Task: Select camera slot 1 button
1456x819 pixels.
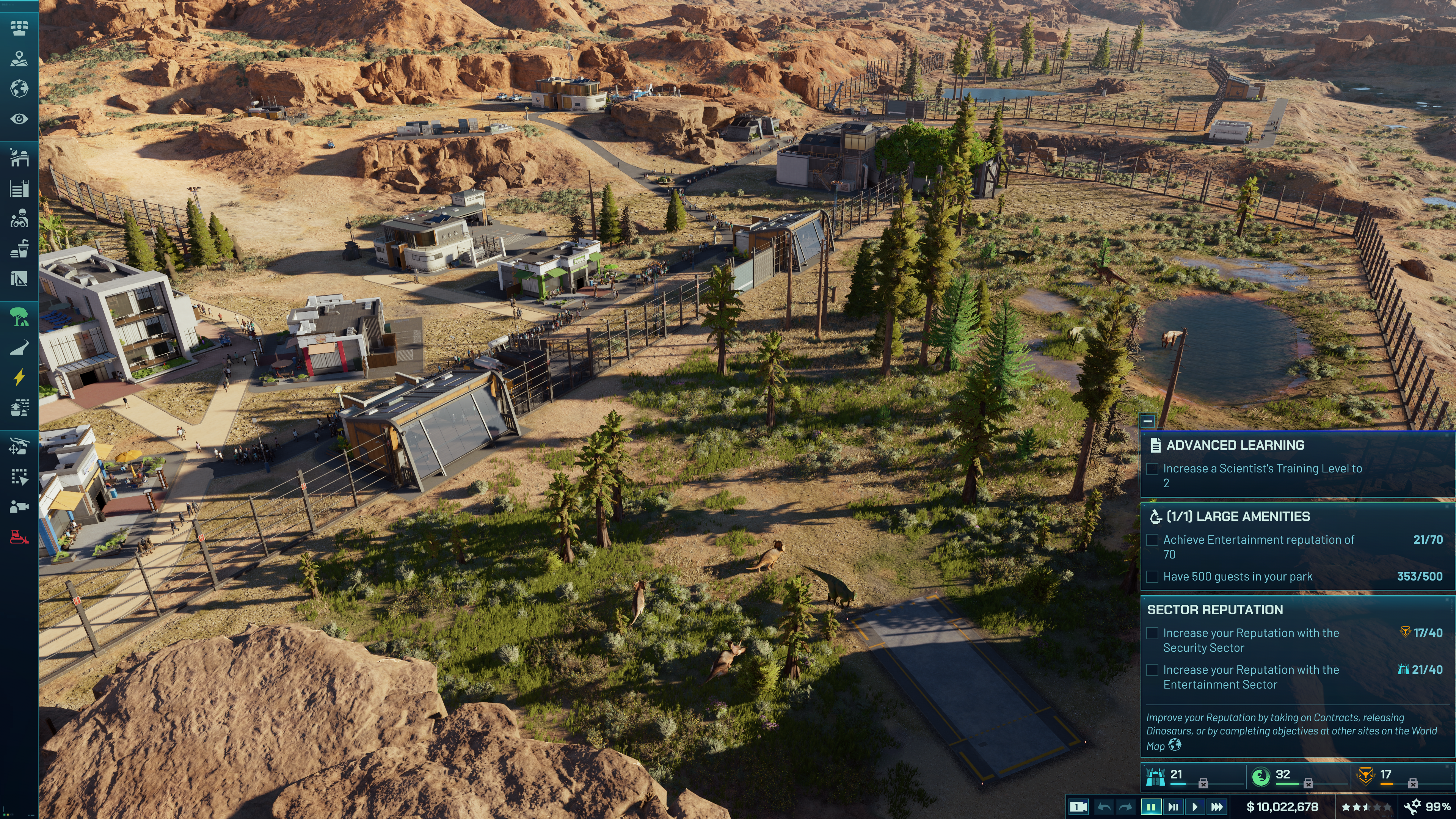Action: (x=1078, y=806)
